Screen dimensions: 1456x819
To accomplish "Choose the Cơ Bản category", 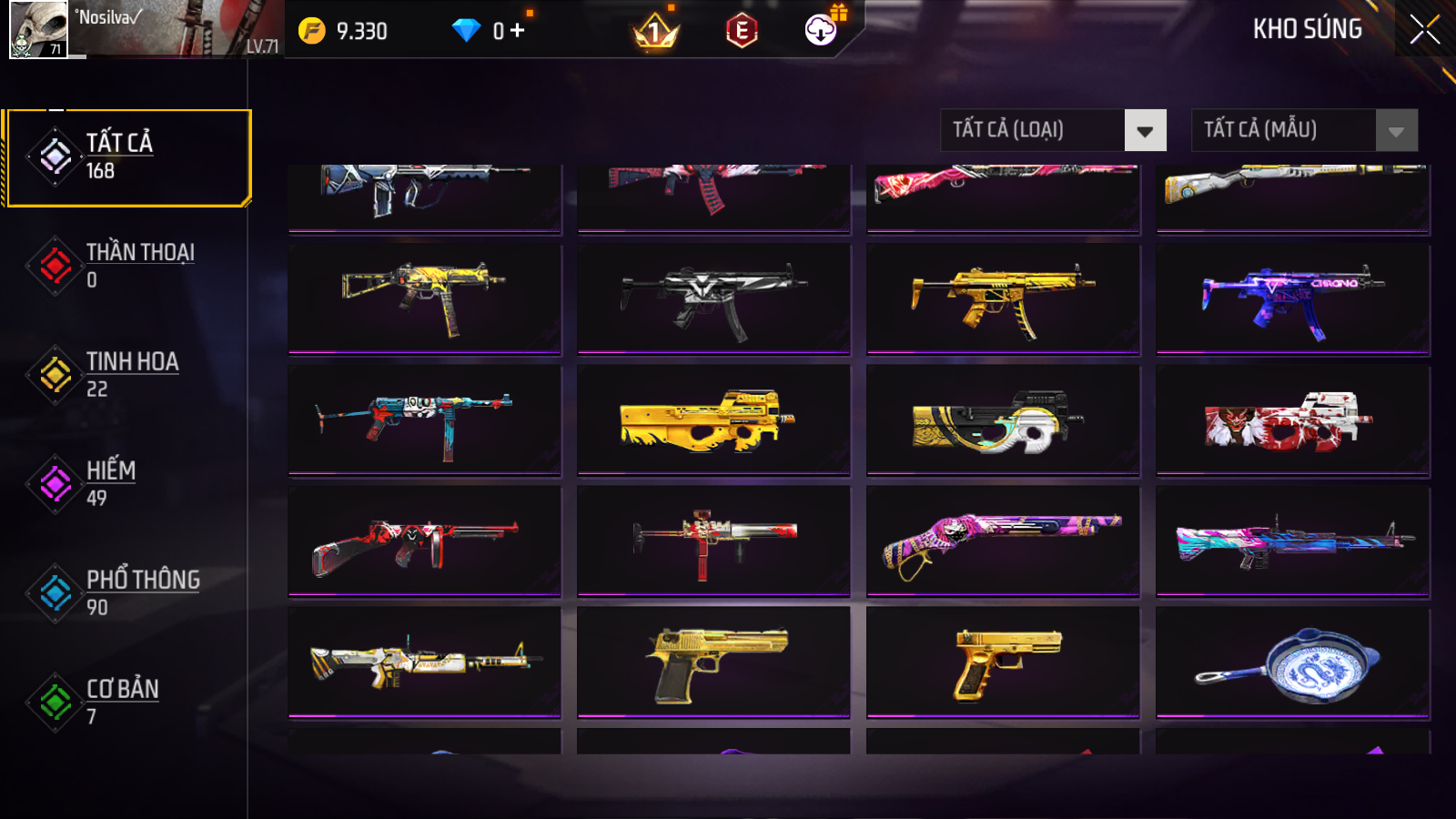I will (x=127, y=702).
